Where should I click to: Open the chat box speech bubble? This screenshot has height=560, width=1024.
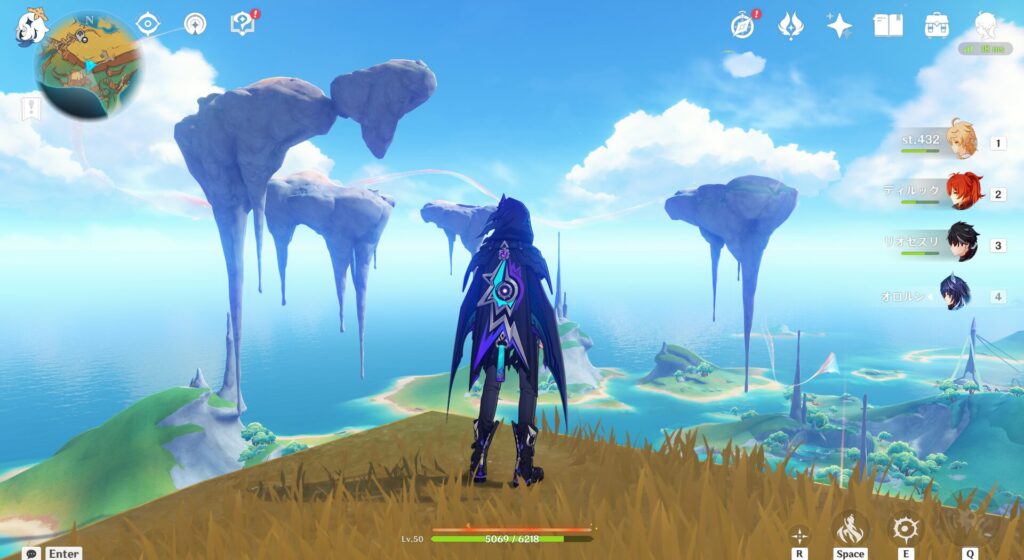click(32, 553)
